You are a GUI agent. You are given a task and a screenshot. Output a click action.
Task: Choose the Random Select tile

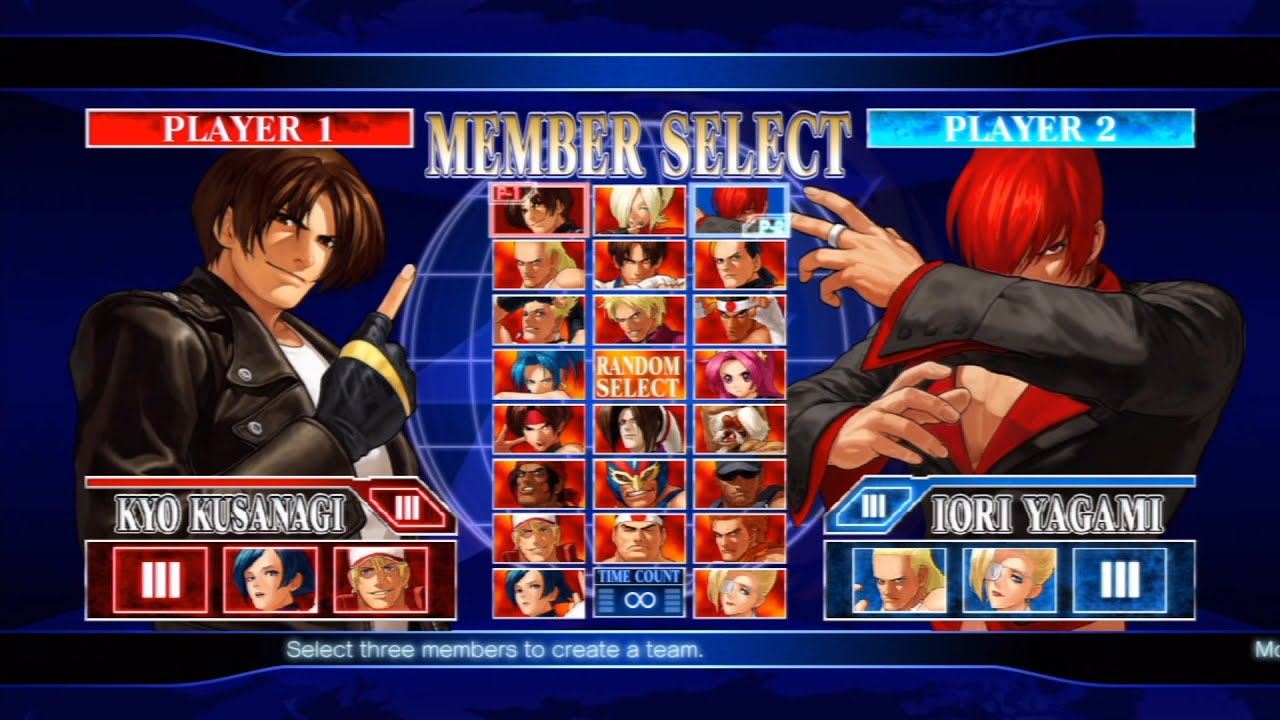[x=638, y=375]
